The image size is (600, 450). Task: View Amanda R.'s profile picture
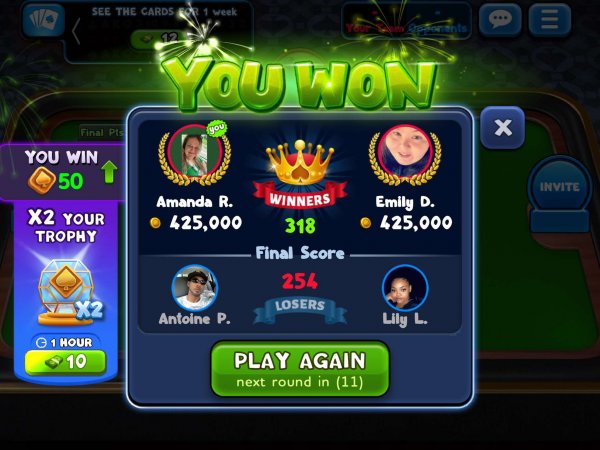(x=195, y=152)
